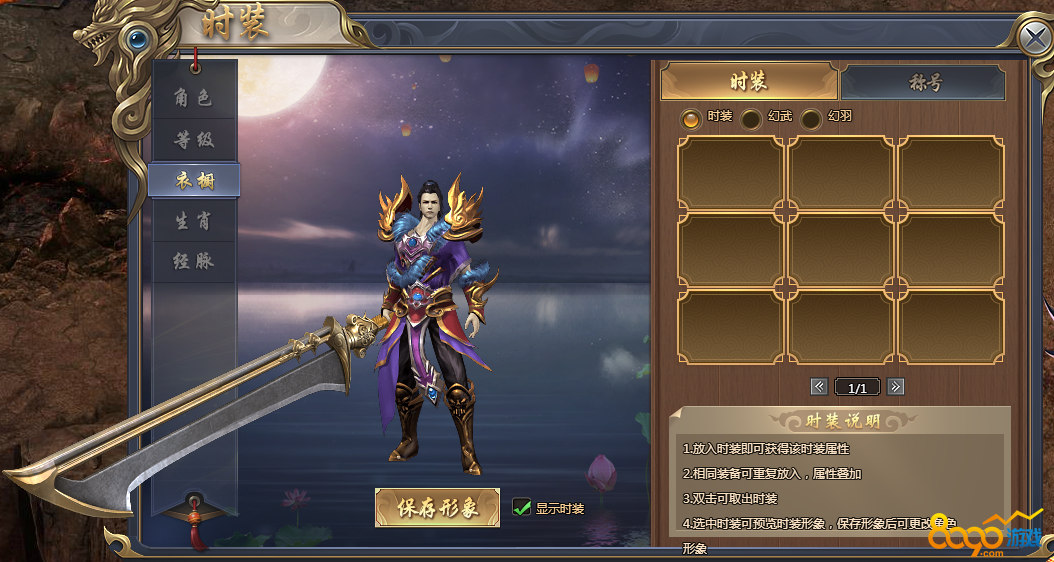Image resolution: width=1054 pixels, height=562 pixels.
Task: Toggle the 显示时装 checkbox
Action: click(521, 507)
